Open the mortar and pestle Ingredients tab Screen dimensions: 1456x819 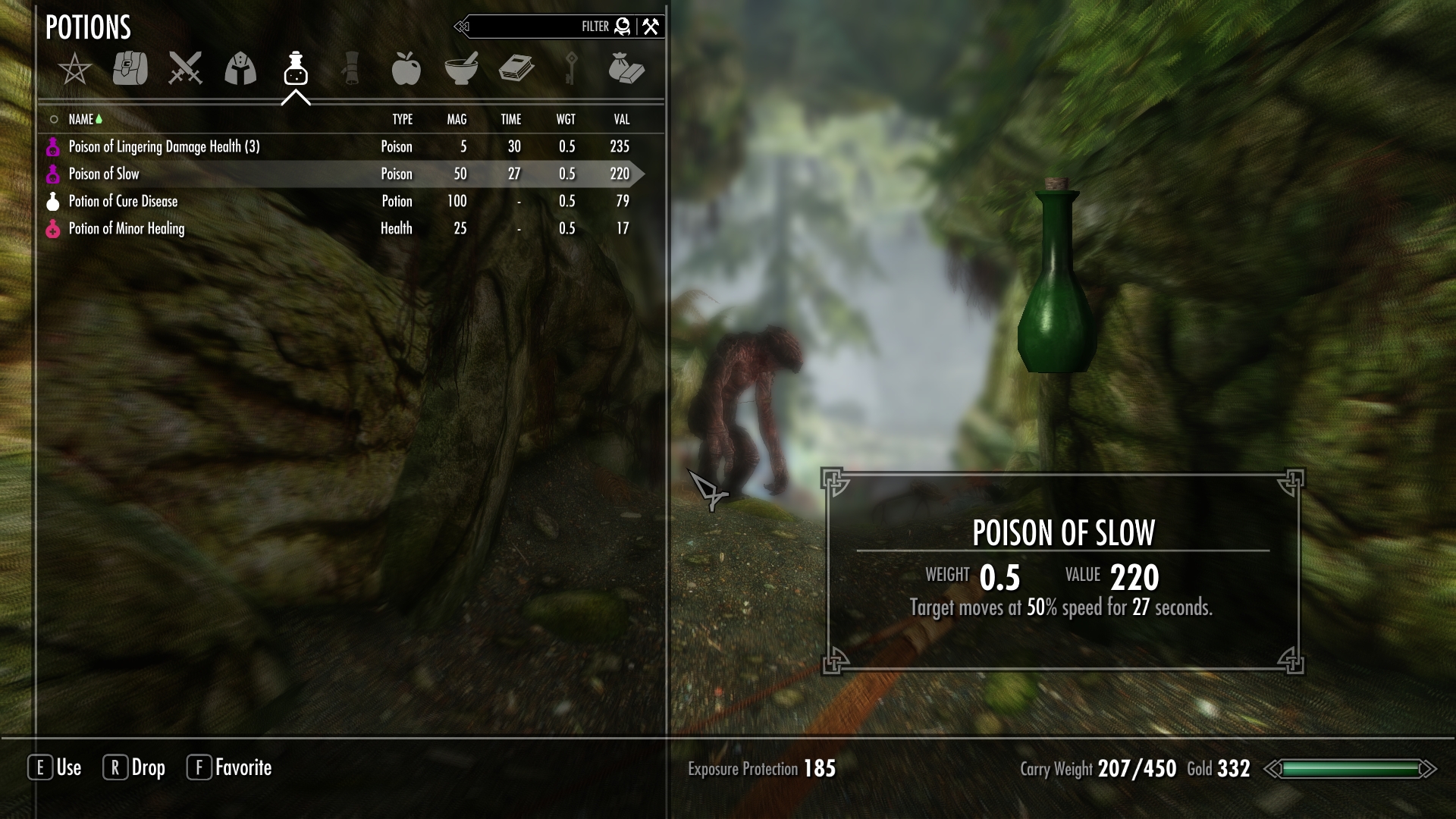(461, 69)
